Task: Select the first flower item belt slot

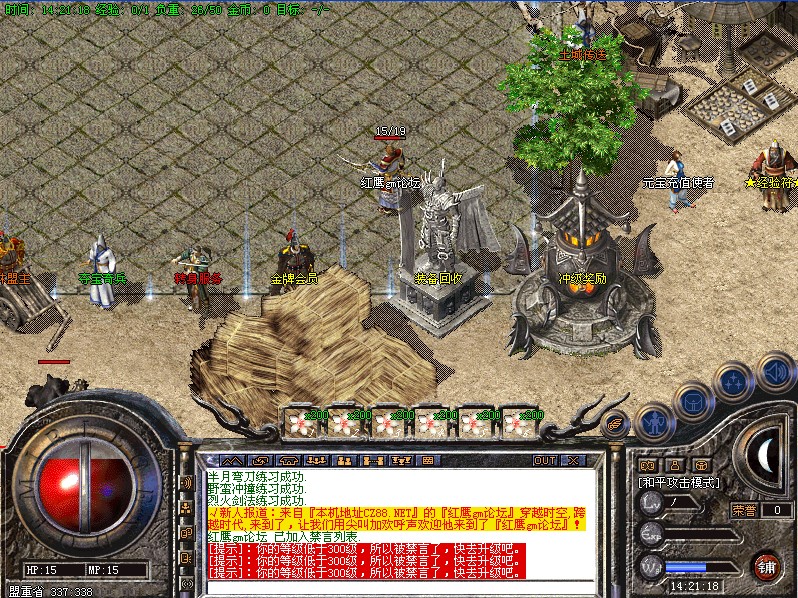Action: click(301, 422)
